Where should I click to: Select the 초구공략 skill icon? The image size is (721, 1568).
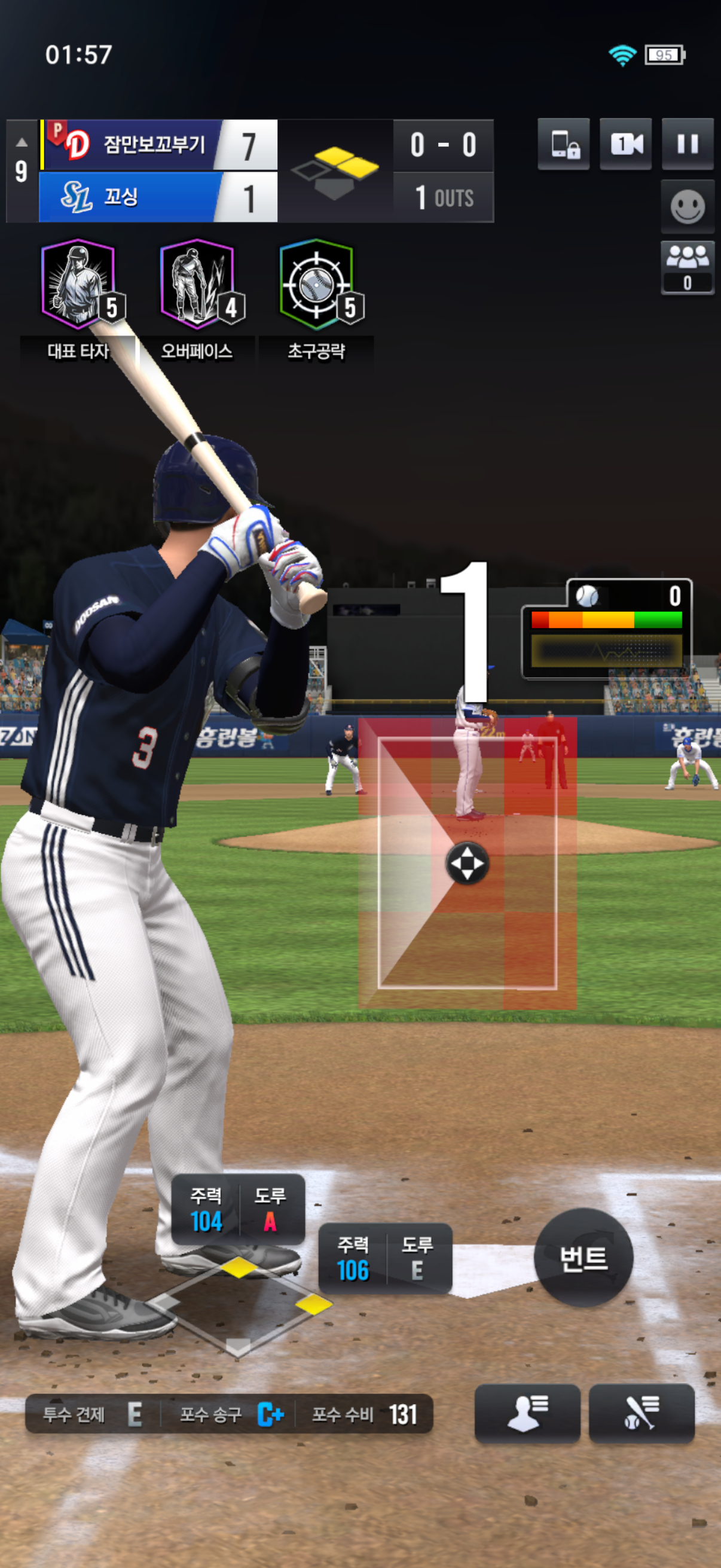(x=316, y=285)
